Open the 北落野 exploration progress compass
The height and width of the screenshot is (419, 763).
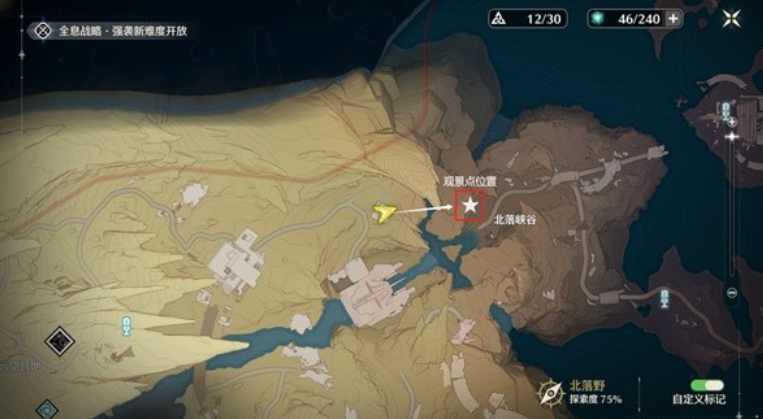[x=549, y=390]
